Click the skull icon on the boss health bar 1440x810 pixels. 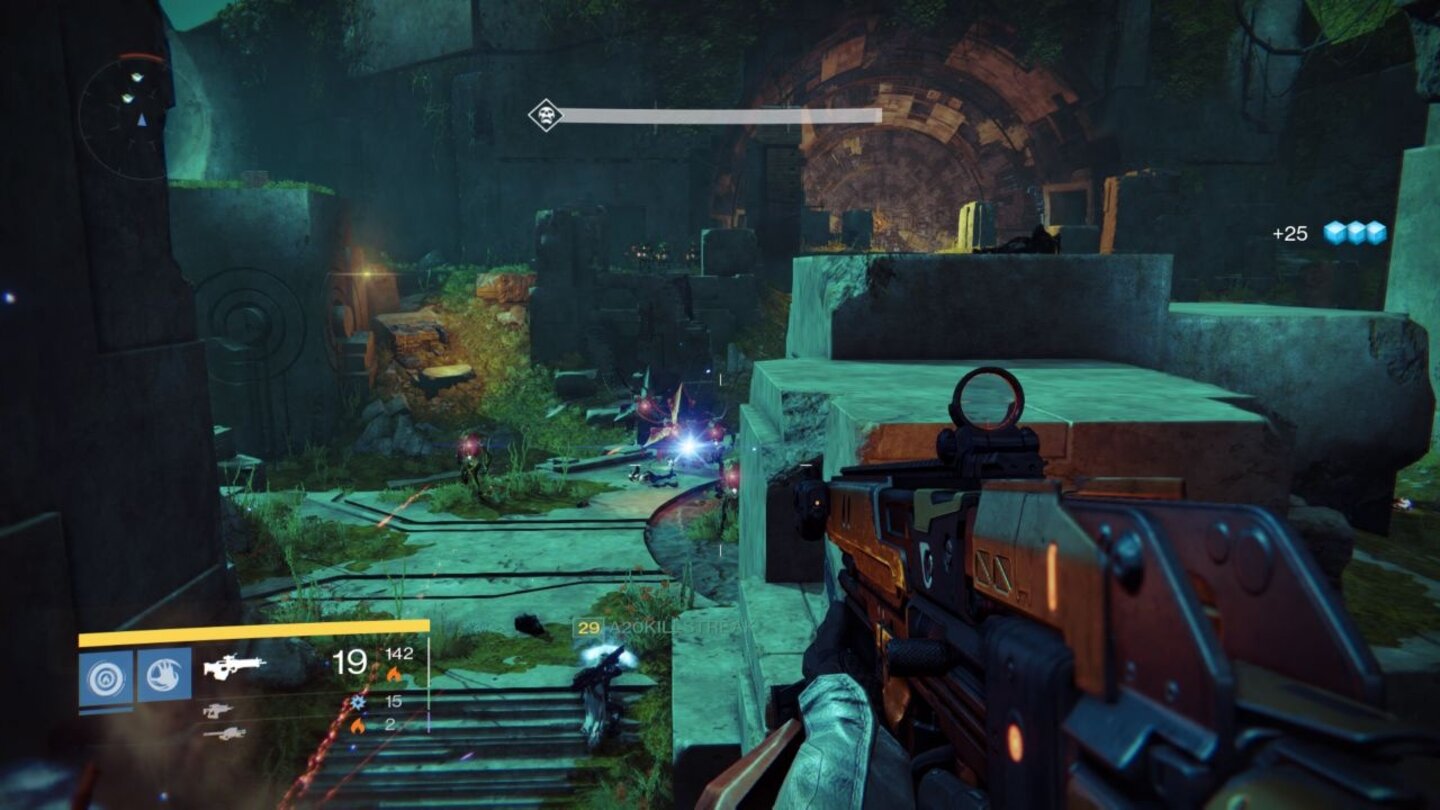pos(545,114)
